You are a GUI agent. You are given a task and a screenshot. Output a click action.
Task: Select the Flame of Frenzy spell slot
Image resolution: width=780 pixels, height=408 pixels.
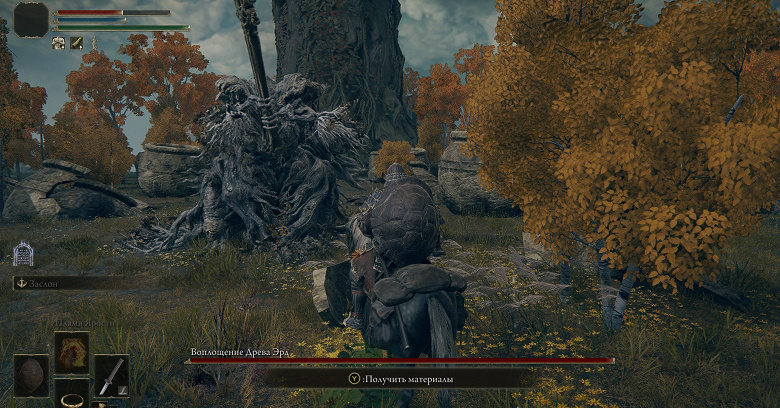coord(72,352)
